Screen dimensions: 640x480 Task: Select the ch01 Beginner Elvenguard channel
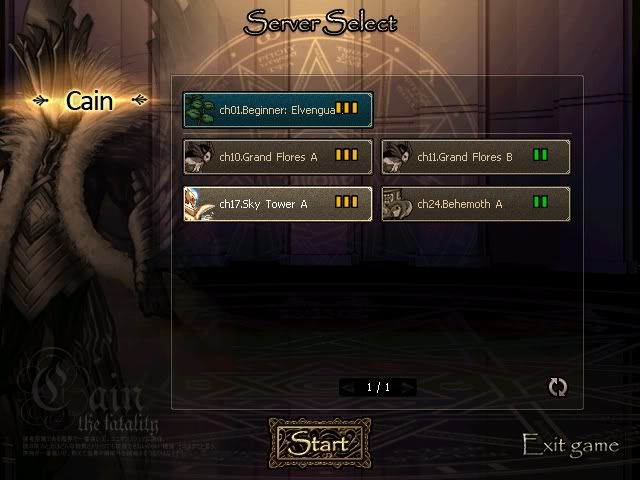277,109
